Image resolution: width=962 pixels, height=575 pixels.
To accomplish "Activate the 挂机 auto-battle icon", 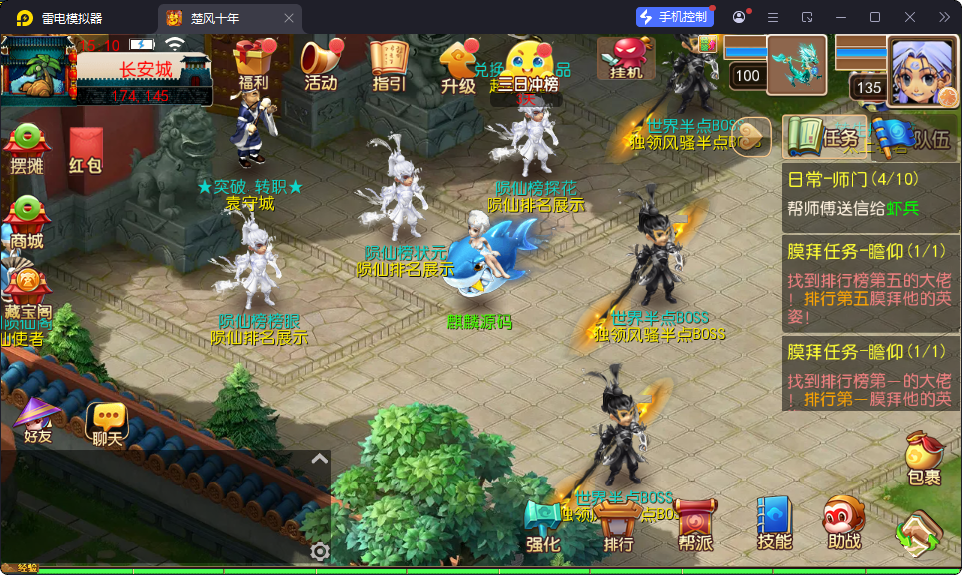I will coord(626,59).
